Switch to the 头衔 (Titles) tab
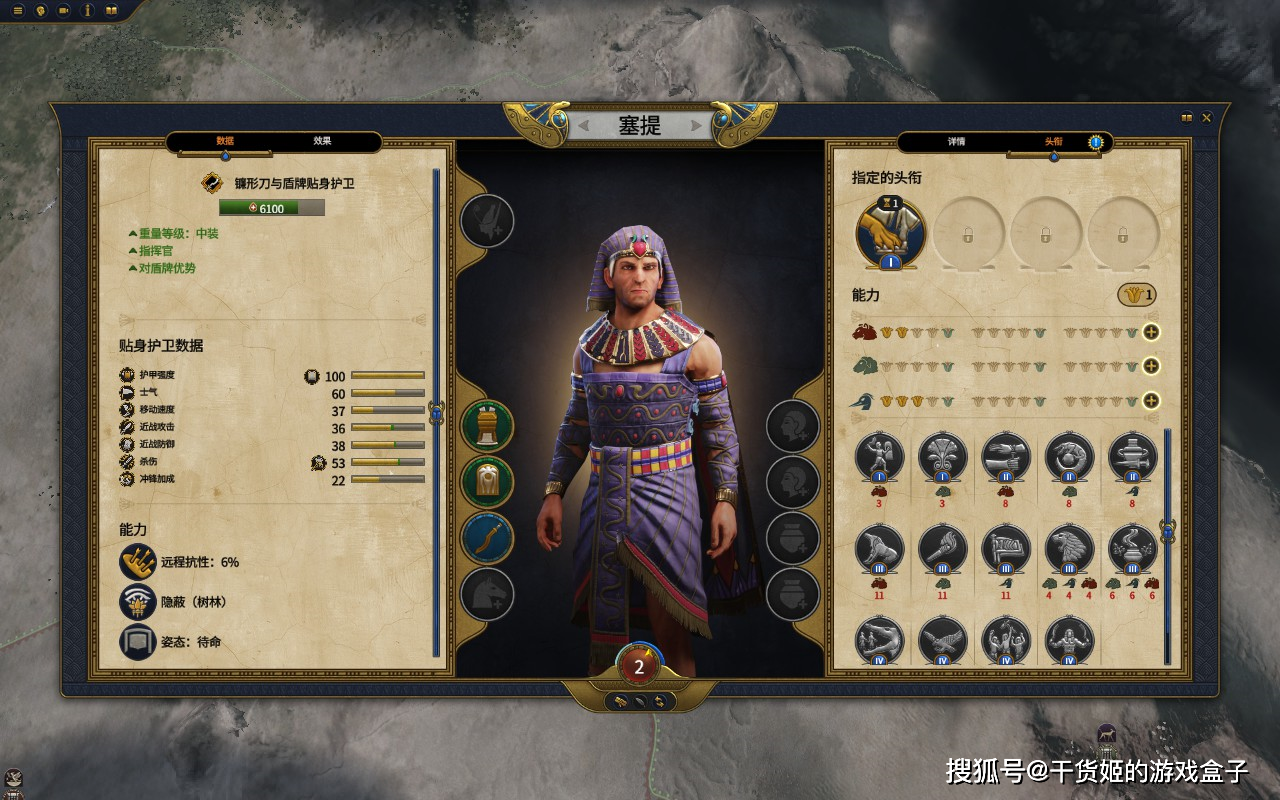This screenshot has height=800, width=1280. pos(1054,142)
